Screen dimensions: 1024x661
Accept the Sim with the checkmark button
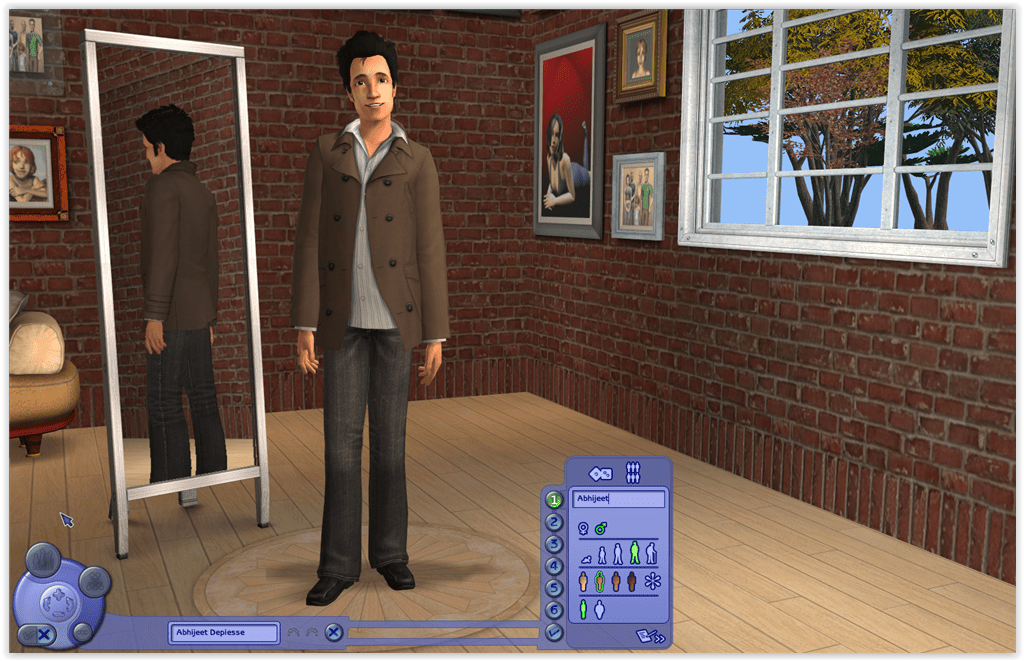pos(553,631)
